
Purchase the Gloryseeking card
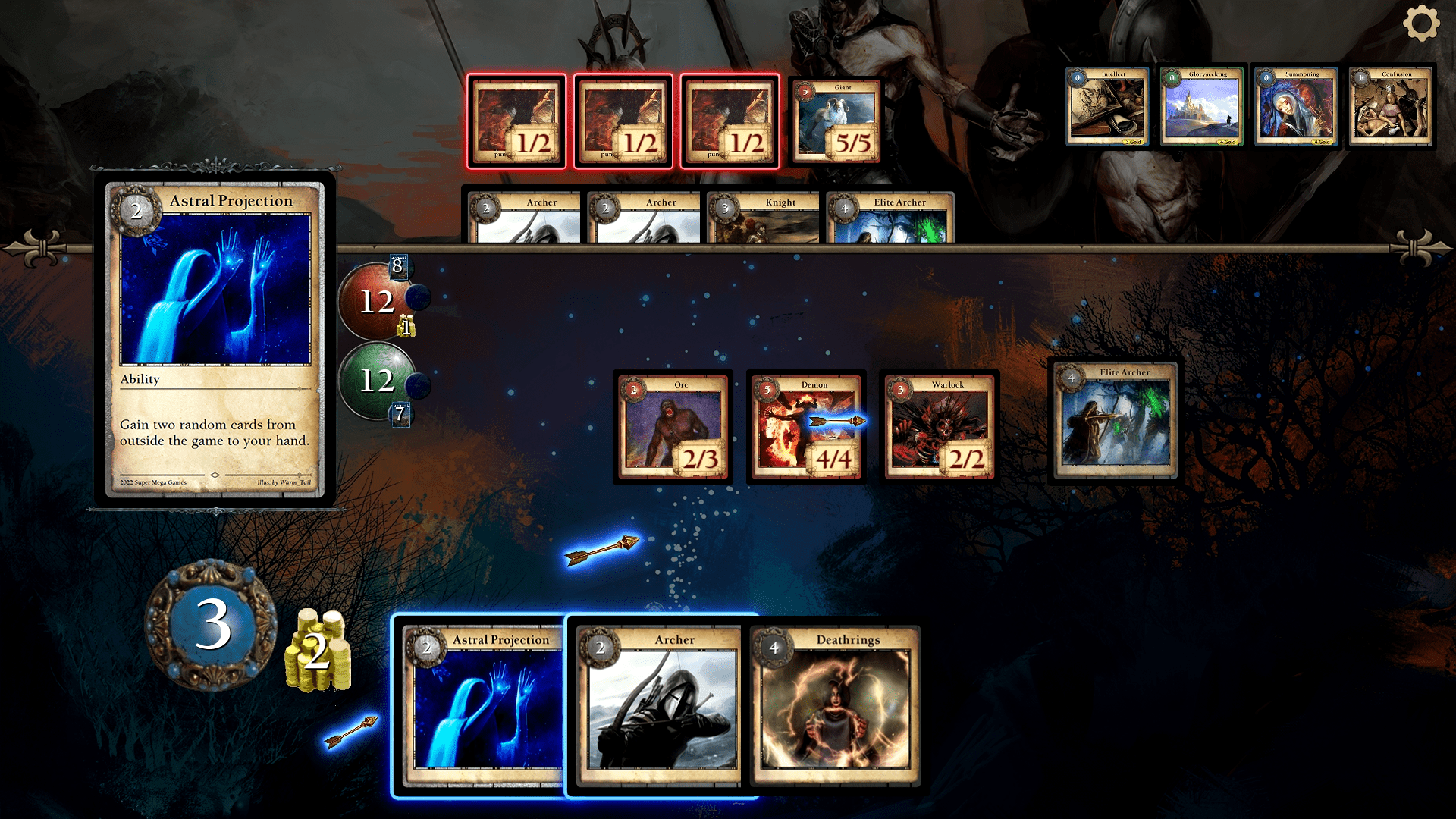pyautogui.click(x=1202, y=106)
